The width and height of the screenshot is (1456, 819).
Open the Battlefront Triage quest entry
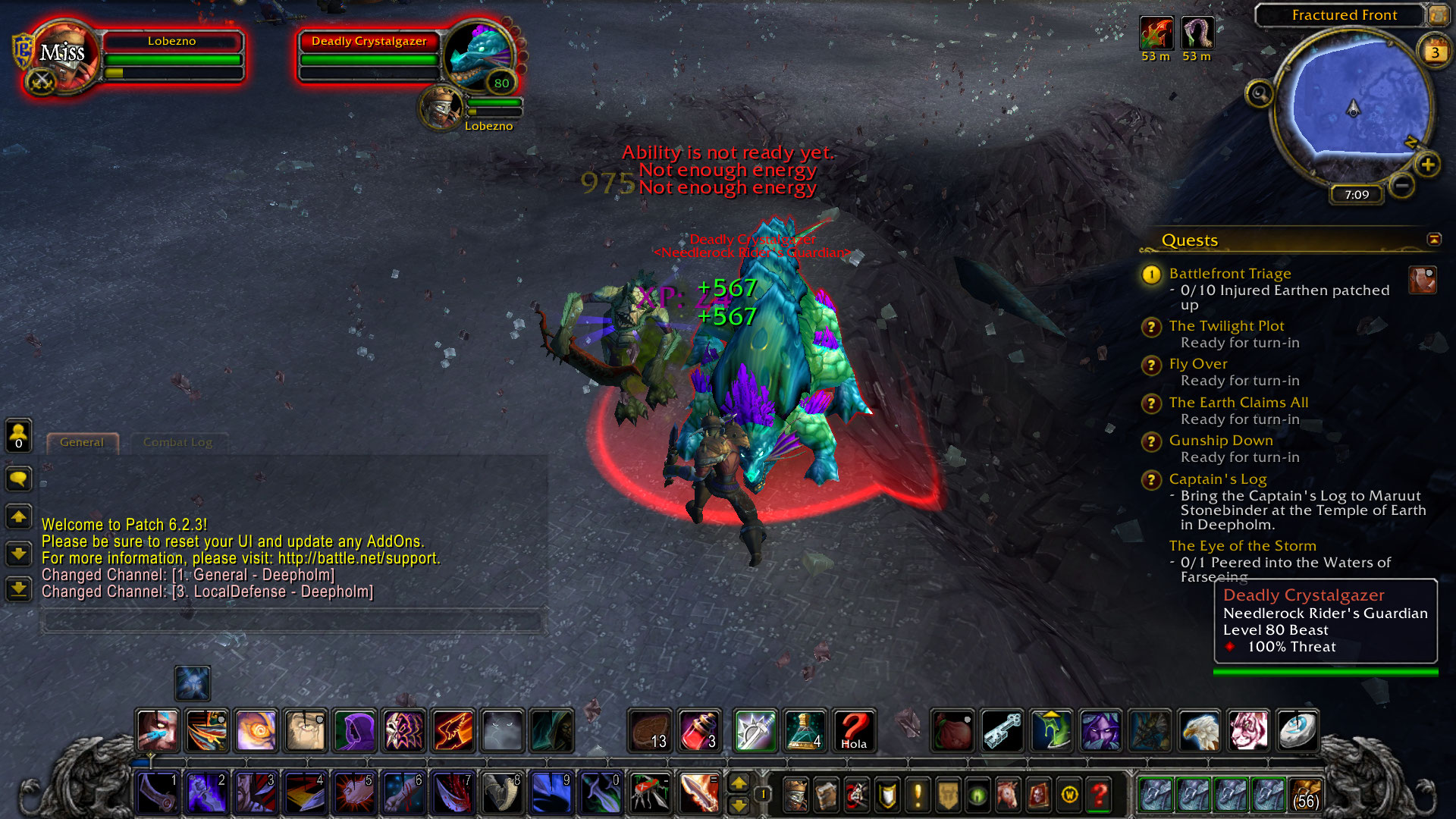(1229, 274)
